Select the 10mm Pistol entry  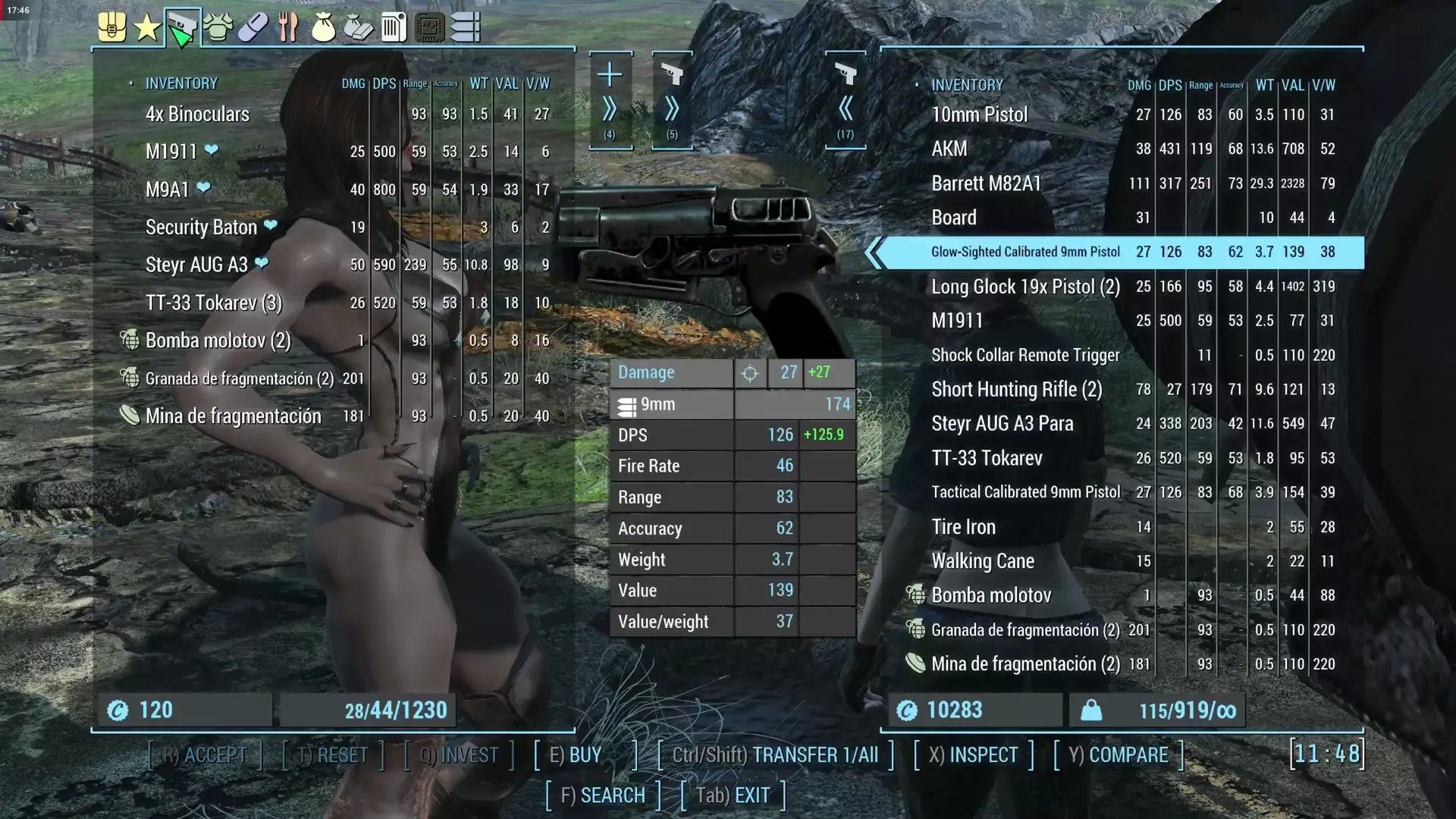(979, 115)
